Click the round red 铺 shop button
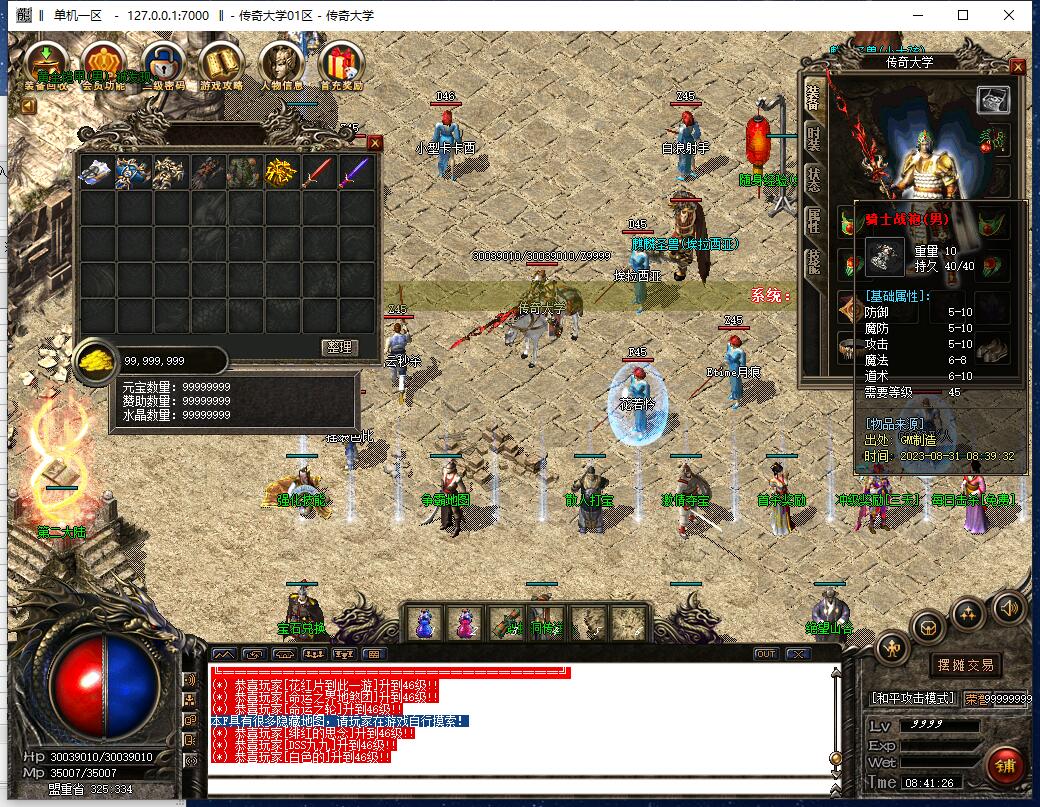The height and width of the screenshot is (807, 1040). point(1005,765)
